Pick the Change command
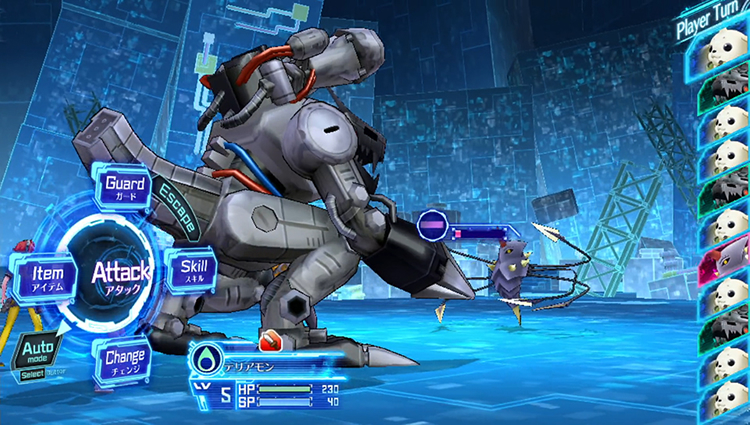The width and height of the screenshot is (750, 425). pyautogui.click(x=124, y=360)
